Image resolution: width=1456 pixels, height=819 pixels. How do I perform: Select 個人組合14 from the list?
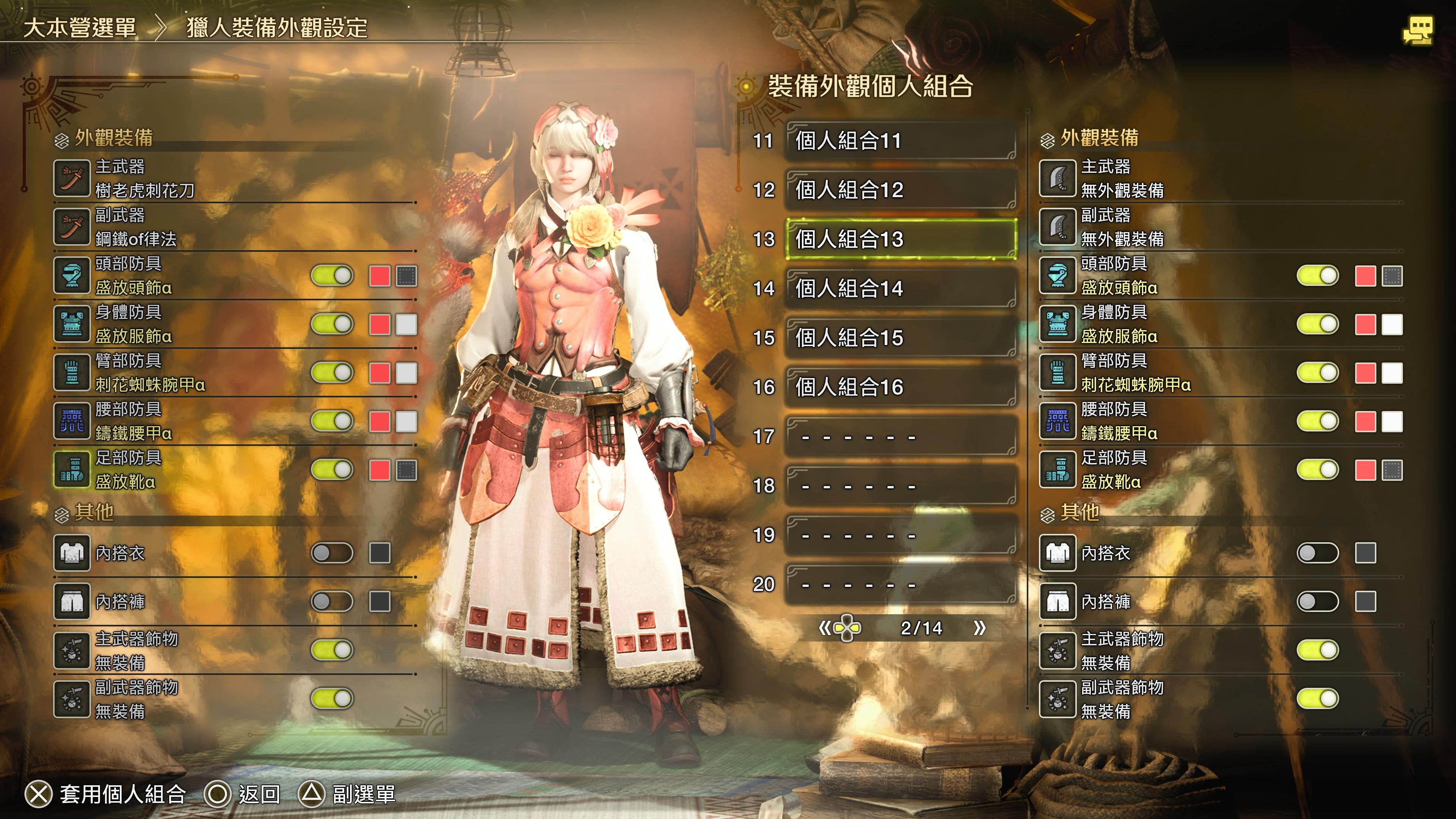point(901,288)
